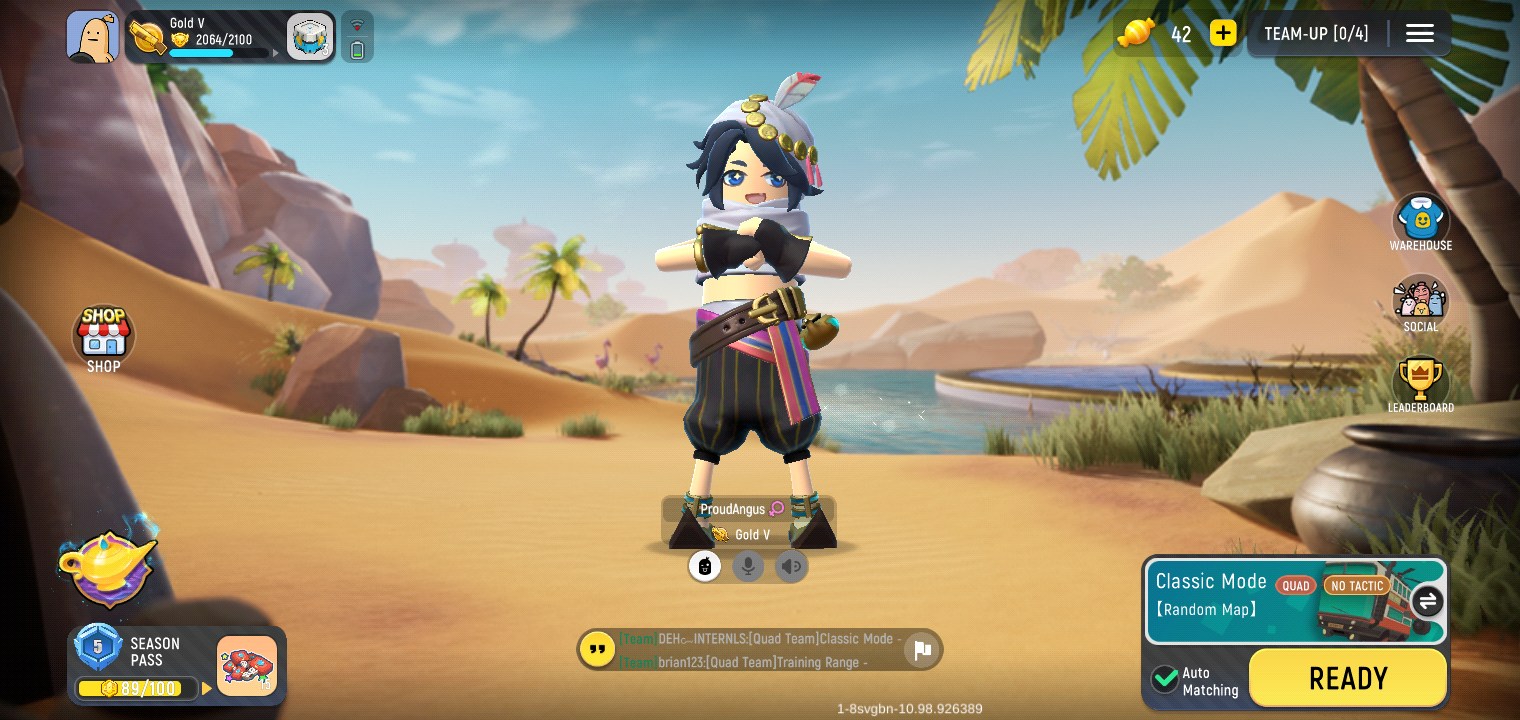Click the character emote icon under ProudAngus
The width and height of the screenshot is (1520, 720).
coord(705,567)
